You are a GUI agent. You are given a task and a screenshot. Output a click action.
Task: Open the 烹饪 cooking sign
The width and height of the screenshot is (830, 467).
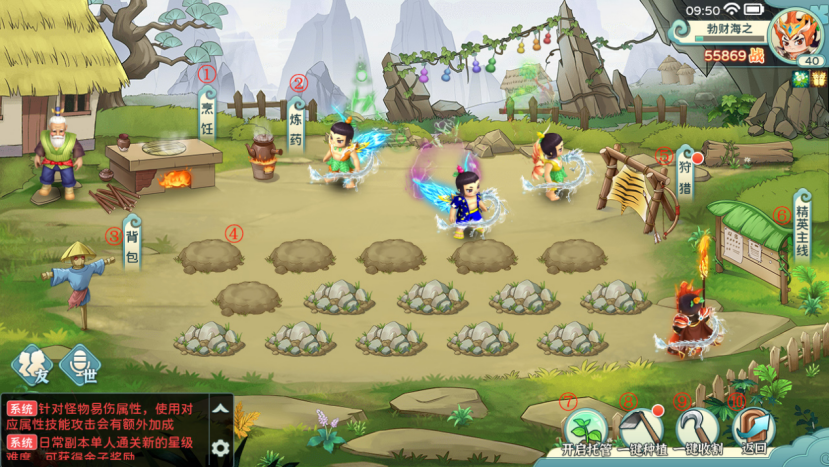point(207,114)
